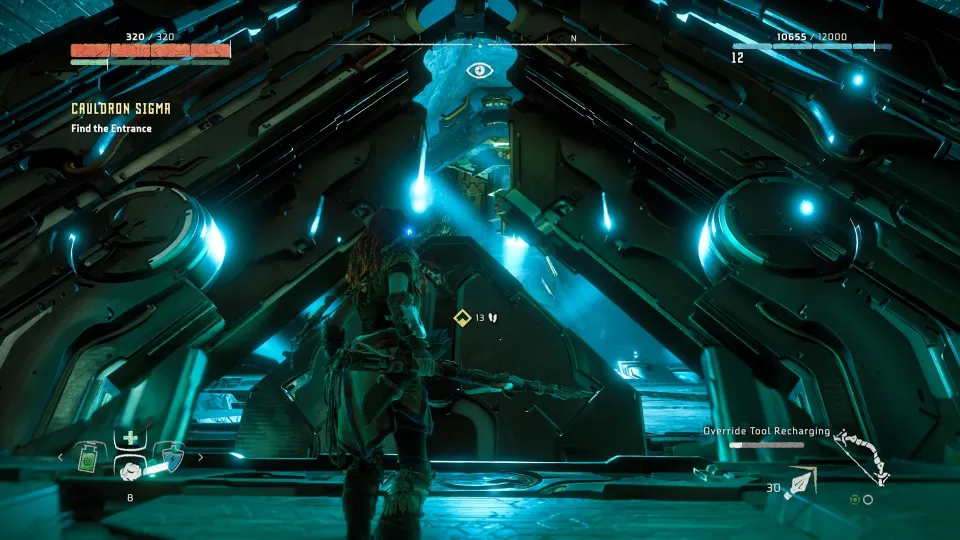Cycle quick items with the left arrow

[59, 457]
